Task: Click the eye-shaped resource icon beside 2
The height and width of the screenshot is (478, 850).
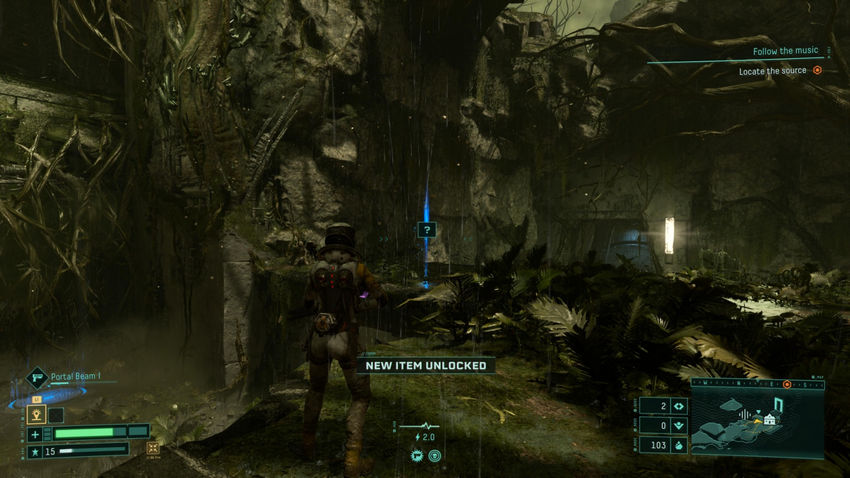Action: coord(679,406)
